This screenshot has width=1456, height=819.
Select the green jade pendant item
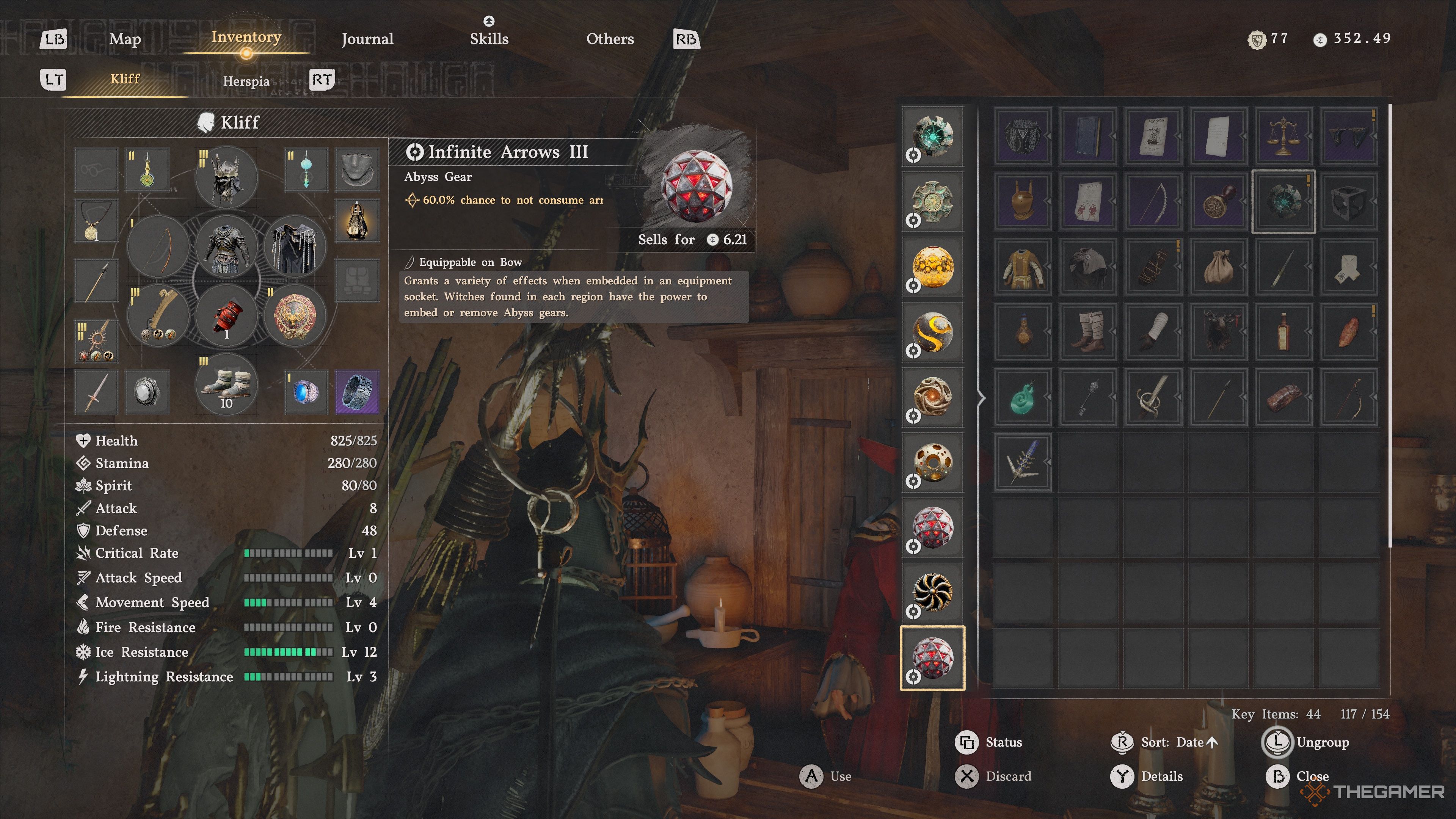click(1023, 397)
